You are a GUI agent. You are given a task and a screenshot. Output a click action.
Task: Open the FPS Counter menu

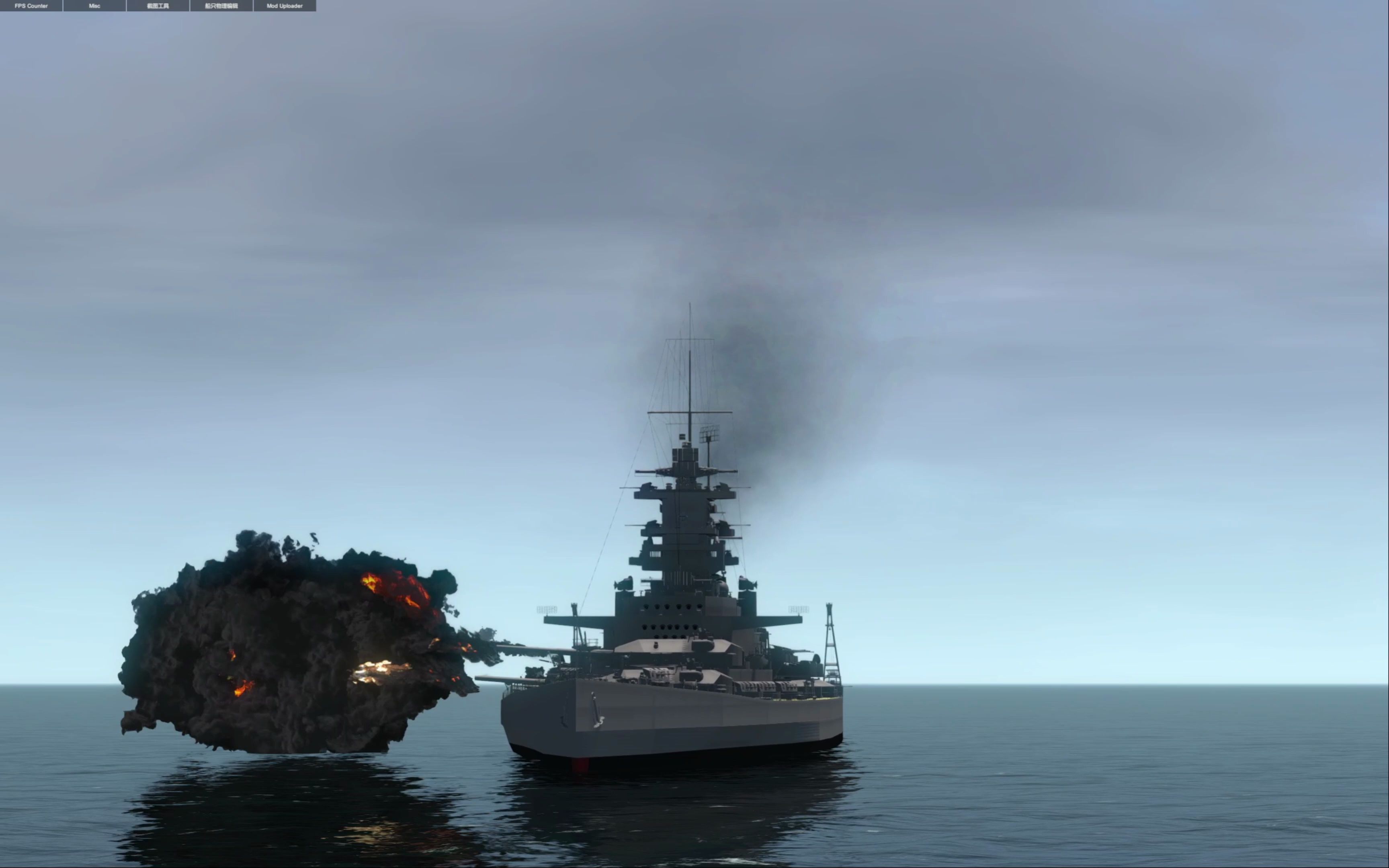click(32, 6)
